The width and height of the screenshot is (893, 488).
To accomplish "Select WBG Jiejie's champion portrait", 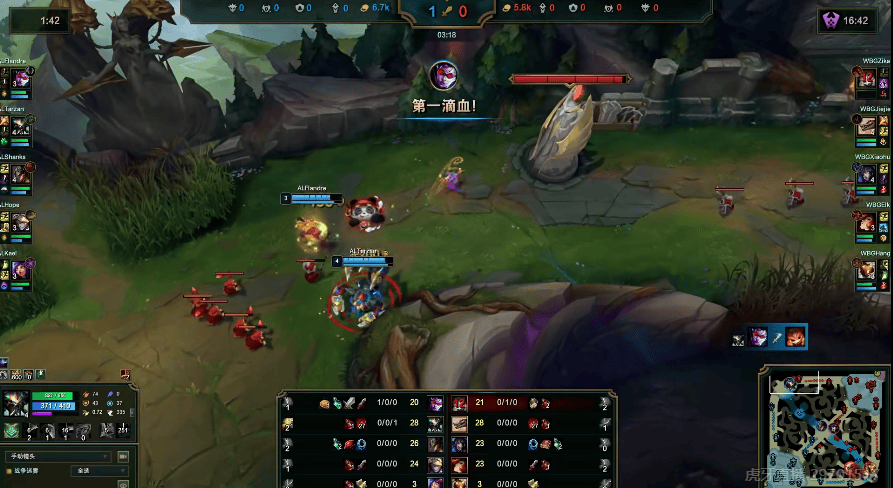I will tap(867, 126).
